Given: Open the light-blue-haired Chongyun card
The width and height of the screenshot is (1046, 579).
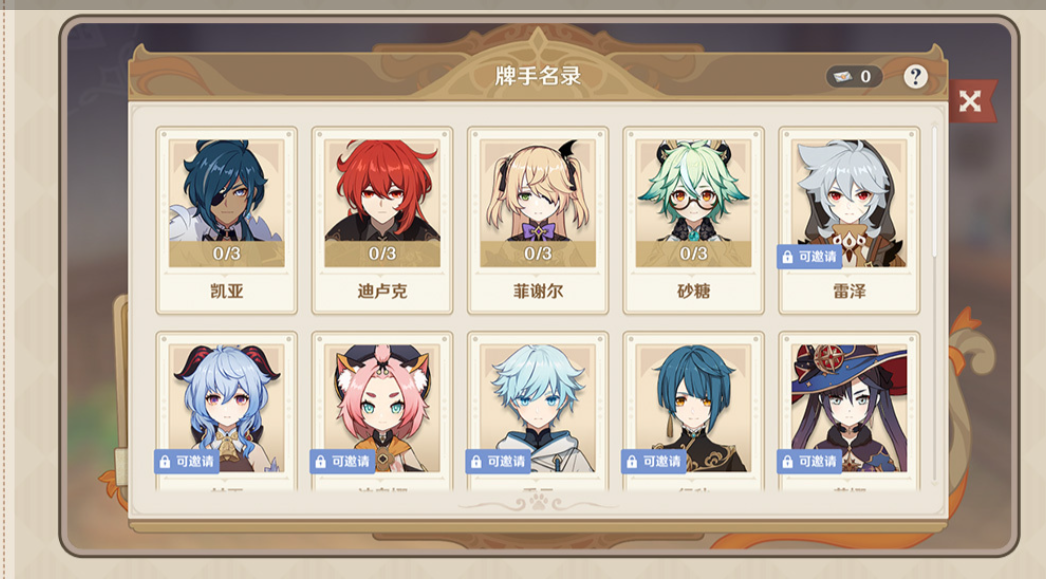Looking at the screenshot, I should [x=538, y=410].
